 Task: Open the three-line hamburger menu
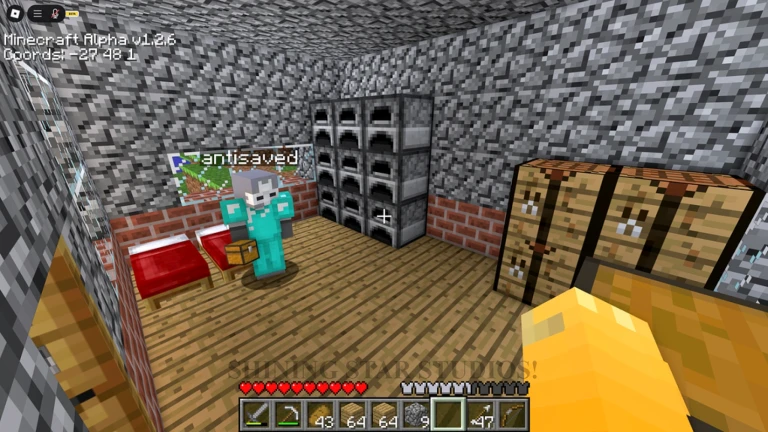click(37, 13)
